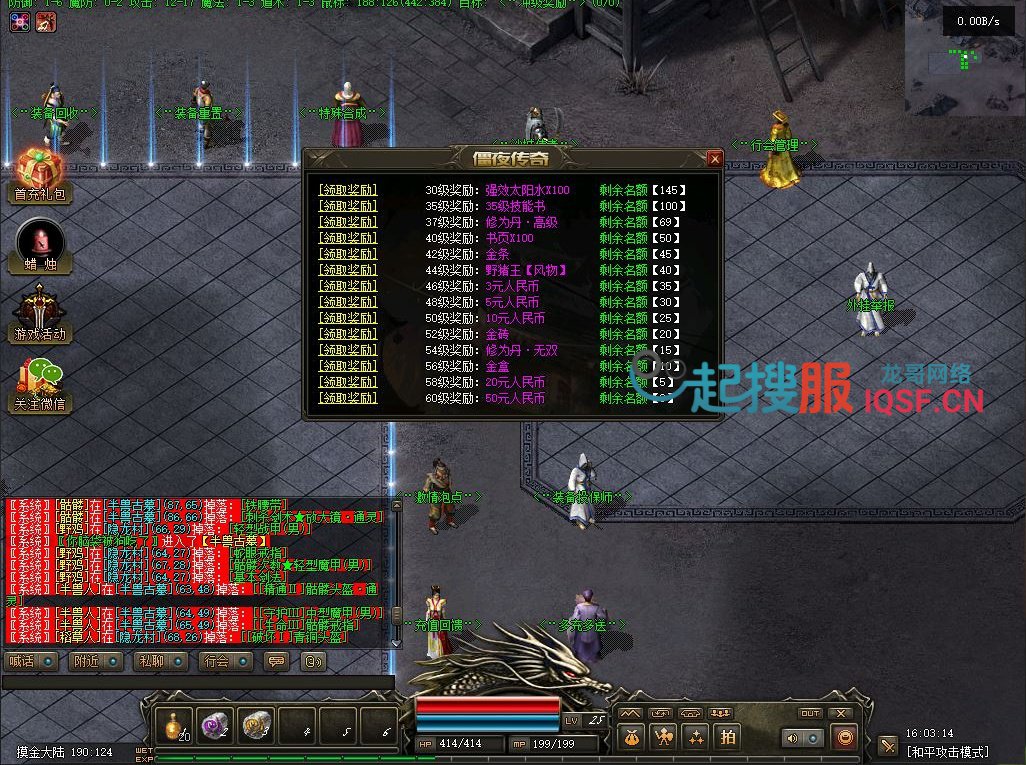Select the purple orb hotbar item

pyautogui.click(x=216, y=725)
